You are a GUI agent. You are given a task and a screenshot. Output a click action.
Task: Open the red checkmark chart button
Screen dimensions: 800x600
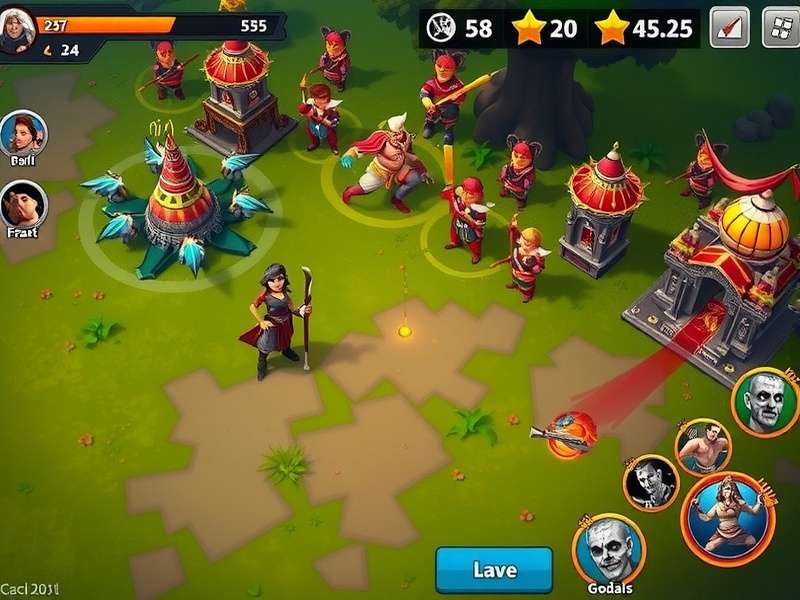(x=730, y=28)
